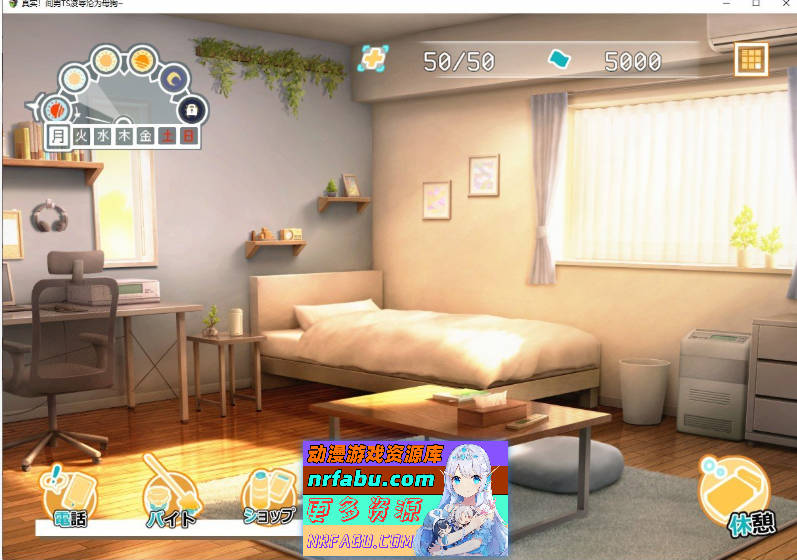The width and height of the screenshot is (797, 560).
Task: Open the orange grid menu icon
Action: click(750, 60)
